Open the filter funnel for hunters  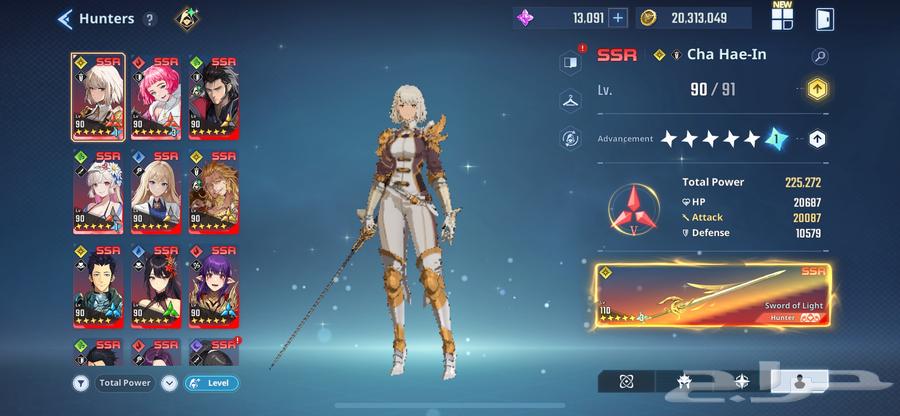pos(80,383)
